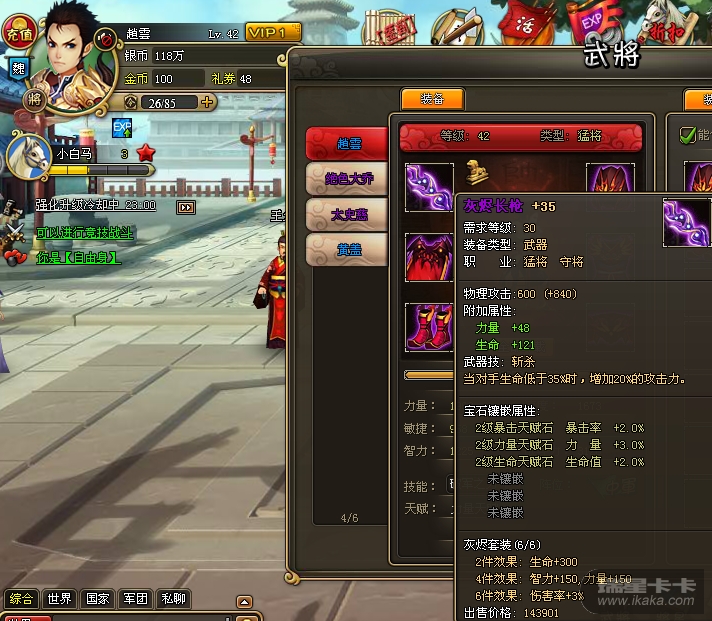Image resolution: width=712 pixels, height=621 pixels.
Task: Pick general 黄盖 from the list
Action: click(x=346, y=249)
